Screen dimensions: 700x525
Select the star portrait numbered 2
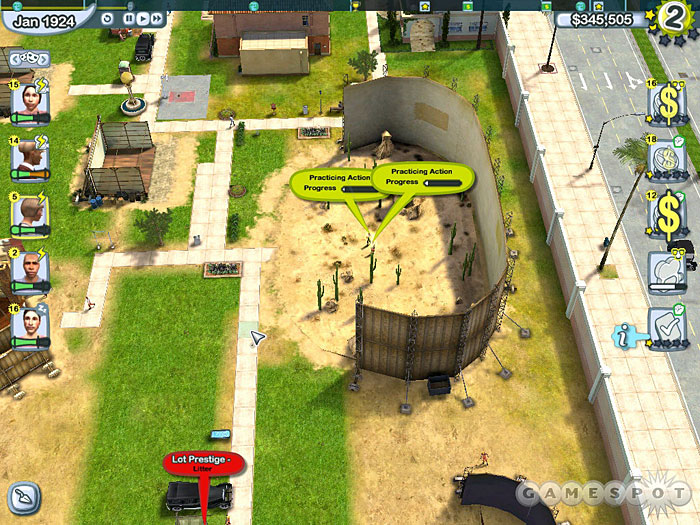point(29,268)
